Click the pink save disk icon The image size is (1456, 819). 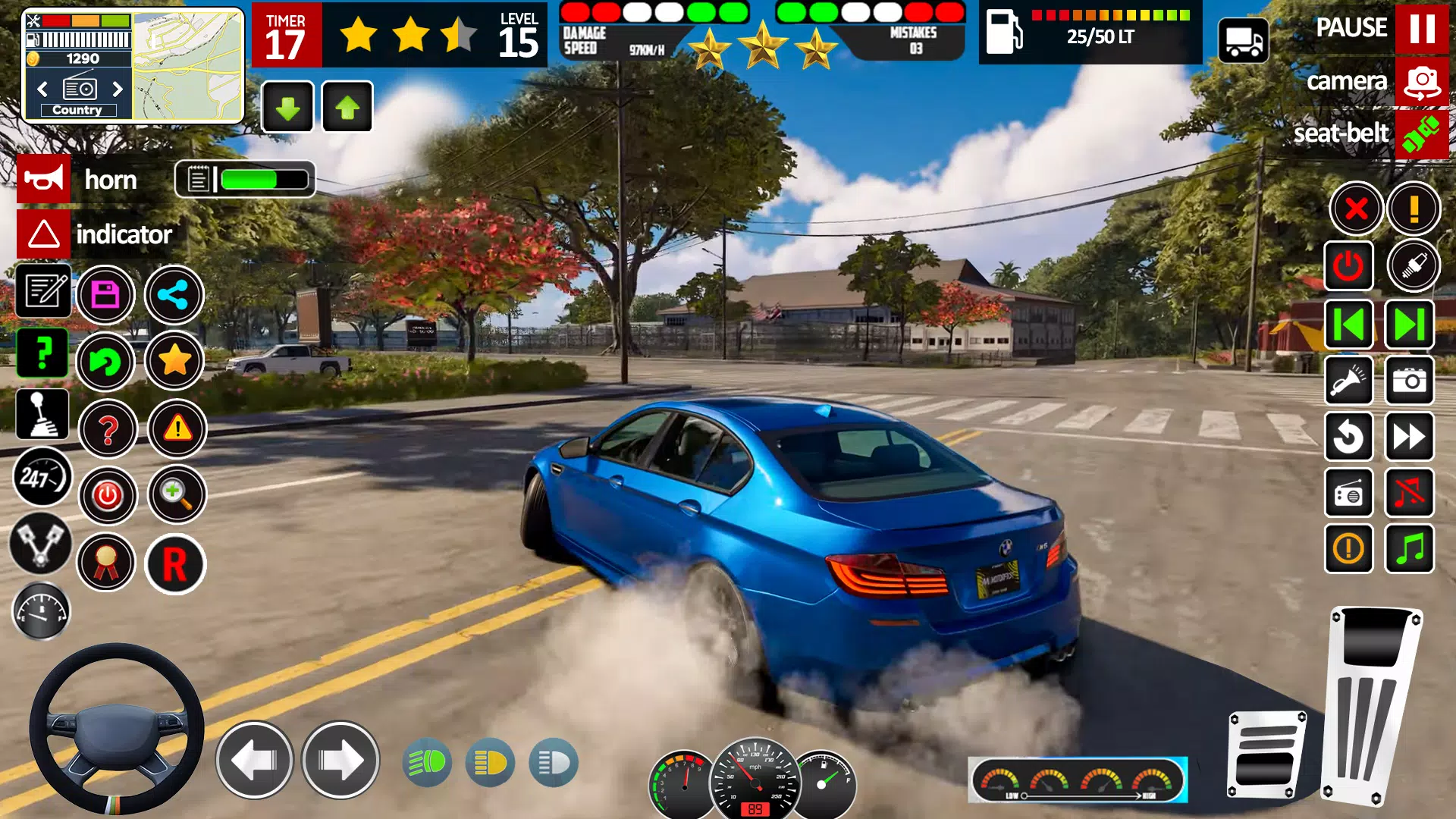pyautogui.click(x=105, y=295)
